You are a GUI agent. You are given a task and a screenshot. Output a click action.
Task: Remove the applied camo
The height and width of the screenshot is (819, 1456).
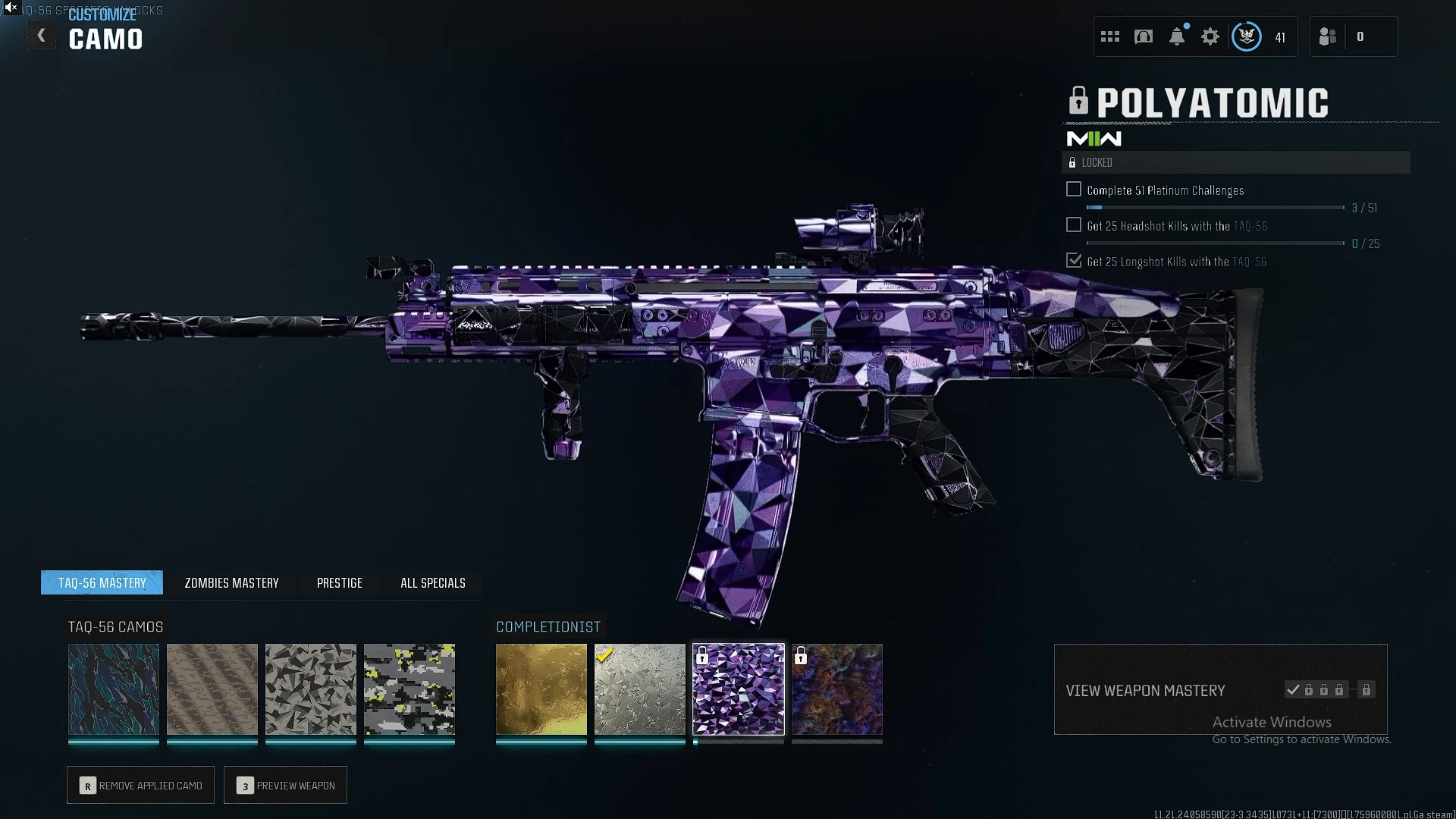(140, 786)
